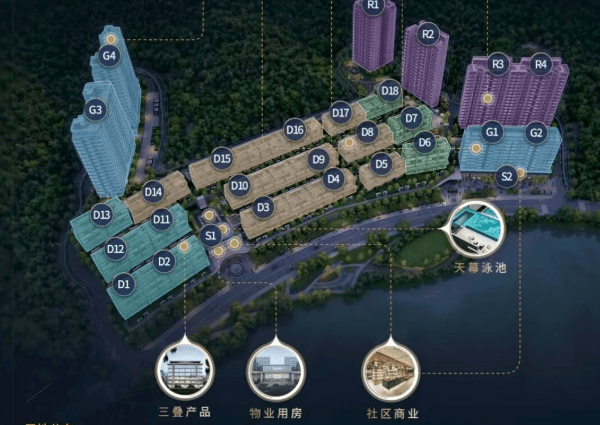The height and width of the screenshot is (425, 600).
Task: Select the S2 marker
Action: (x=507, y=177)
